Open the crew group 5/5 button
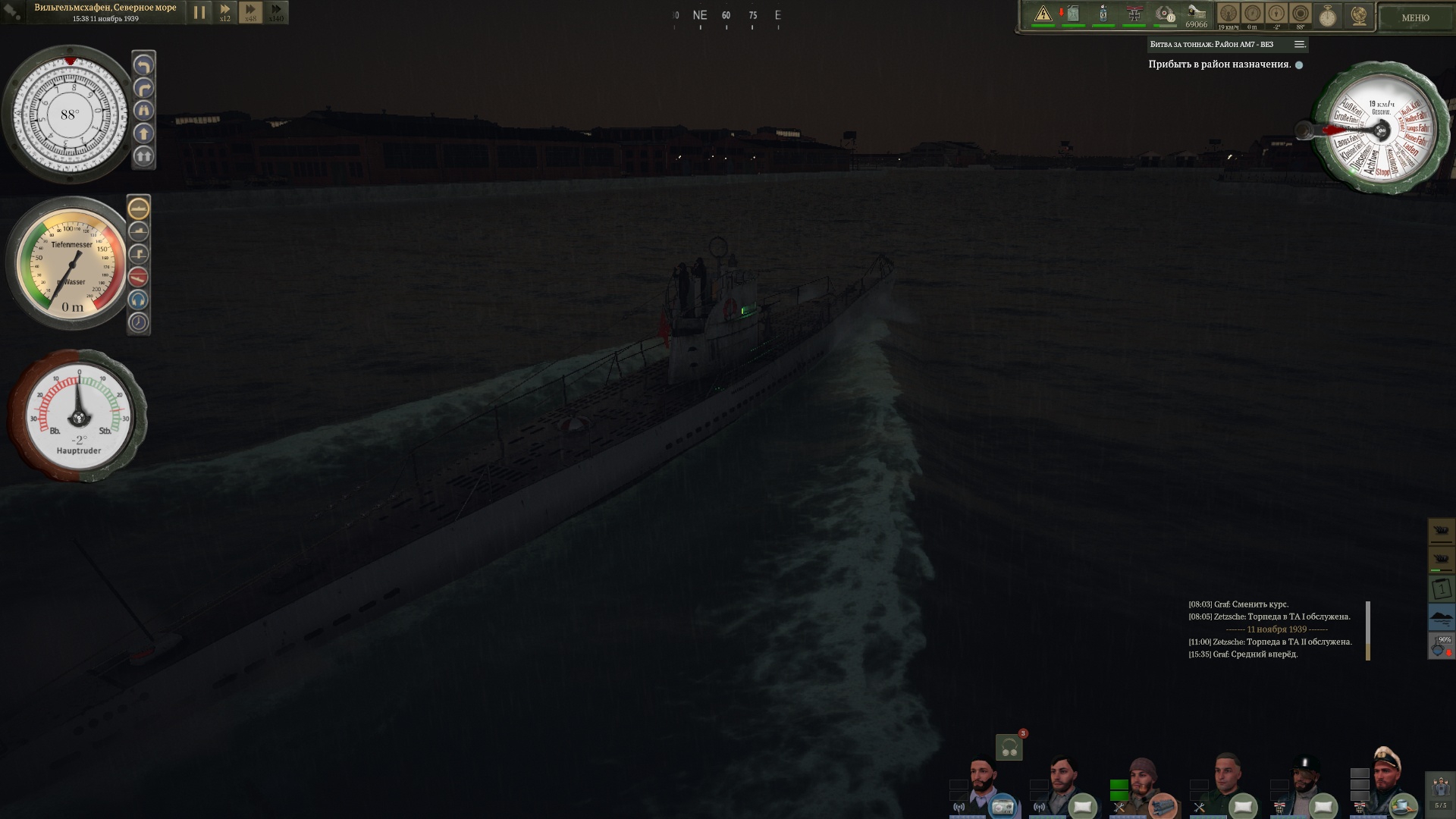 1440,793
